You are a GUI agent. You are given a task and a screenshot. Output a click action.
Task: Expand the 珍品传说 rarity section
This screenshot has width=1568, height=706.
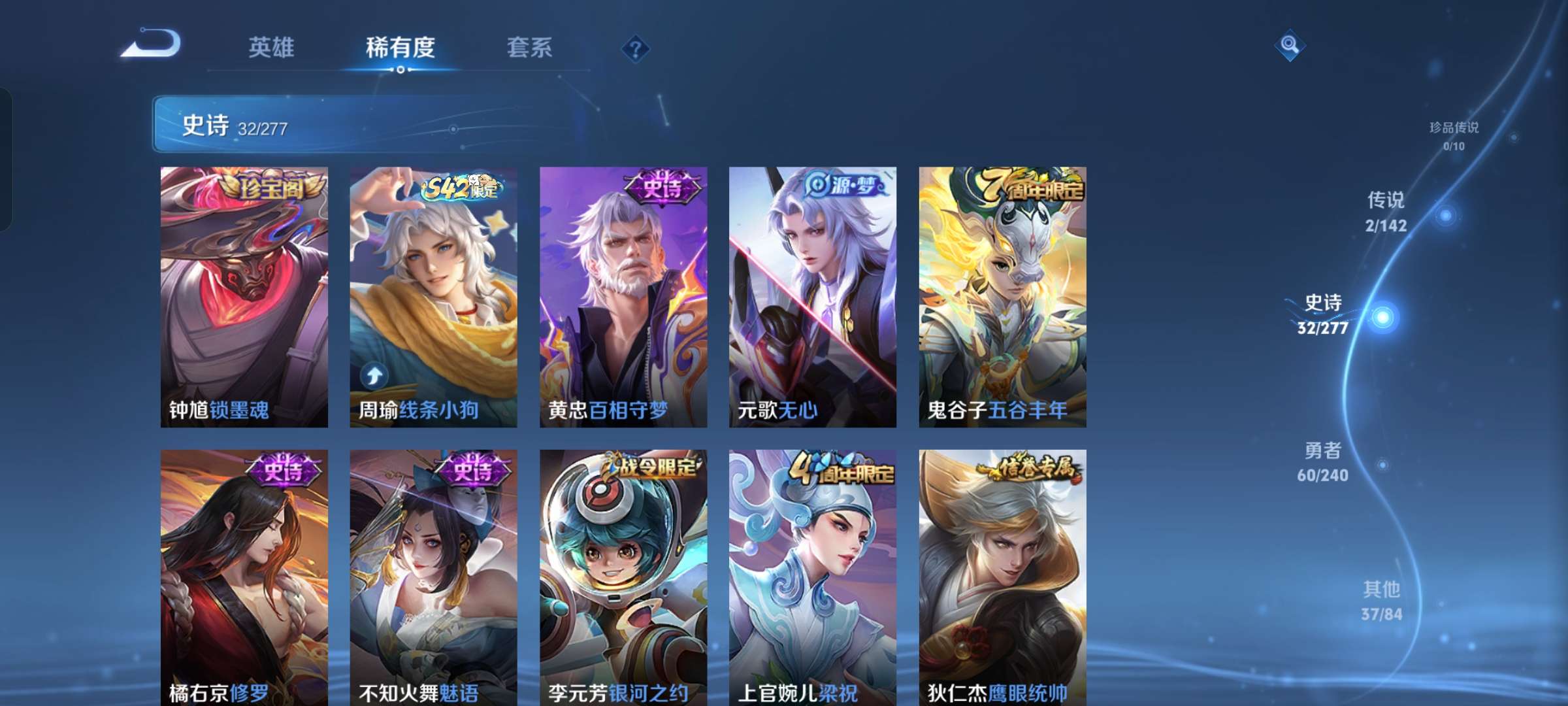tap(1455, 133)
